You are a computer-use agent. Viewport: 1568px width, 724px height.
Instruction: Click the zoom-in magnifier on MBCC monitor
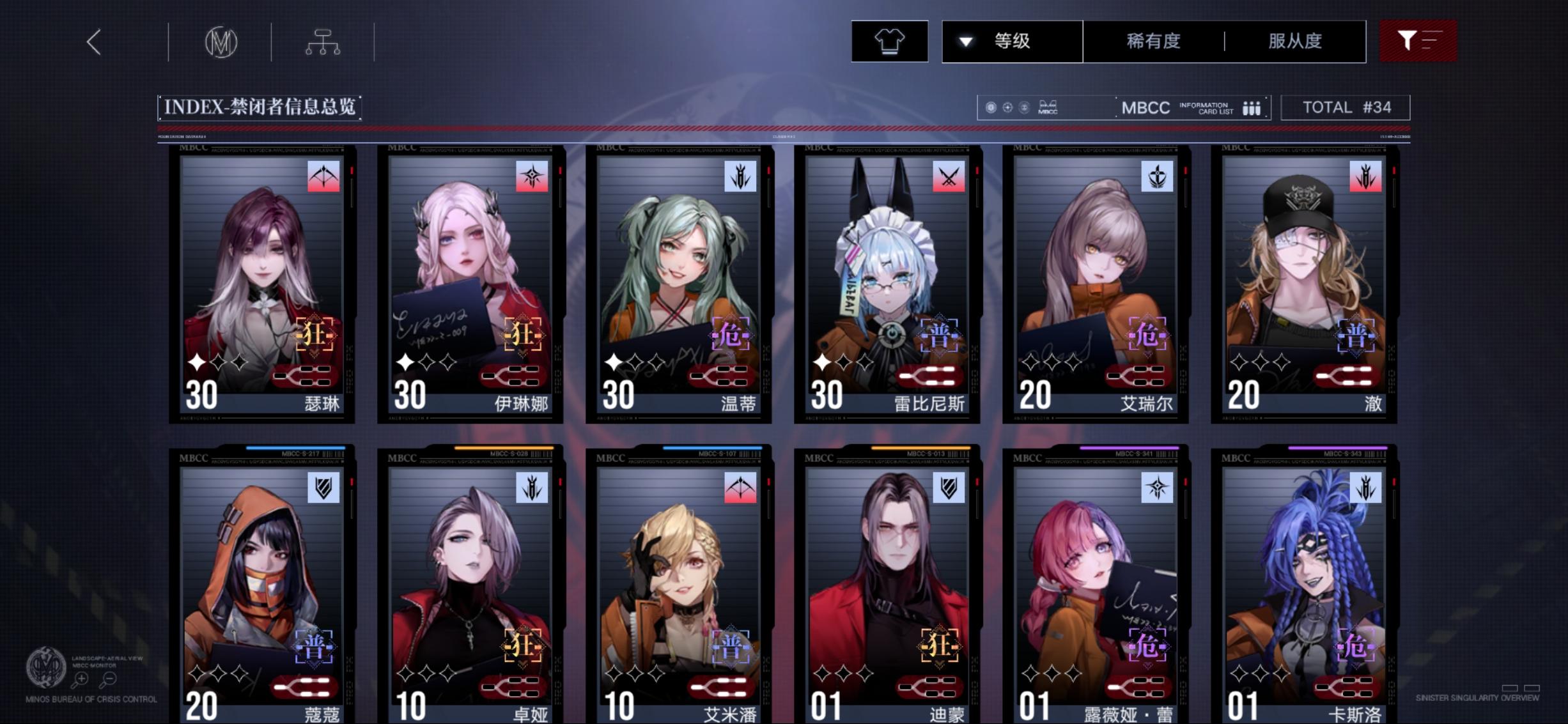(x=81, y=679)
